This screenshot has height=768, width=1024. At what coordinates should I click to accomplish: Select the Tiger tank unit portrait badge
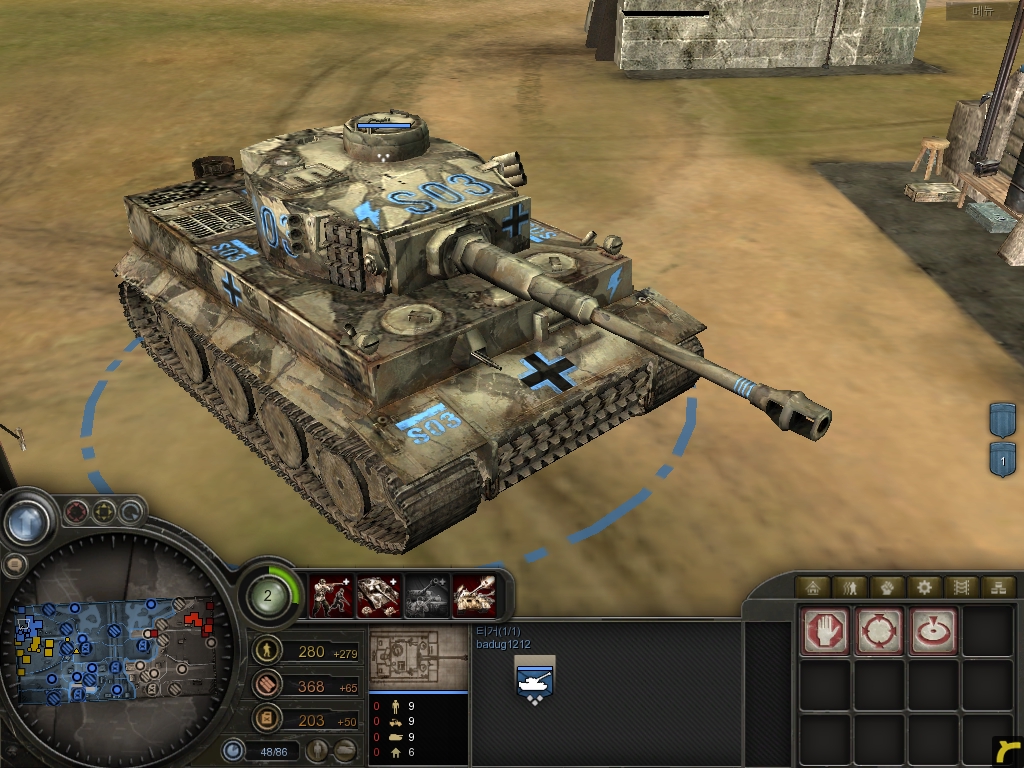[x=534, y=680]
